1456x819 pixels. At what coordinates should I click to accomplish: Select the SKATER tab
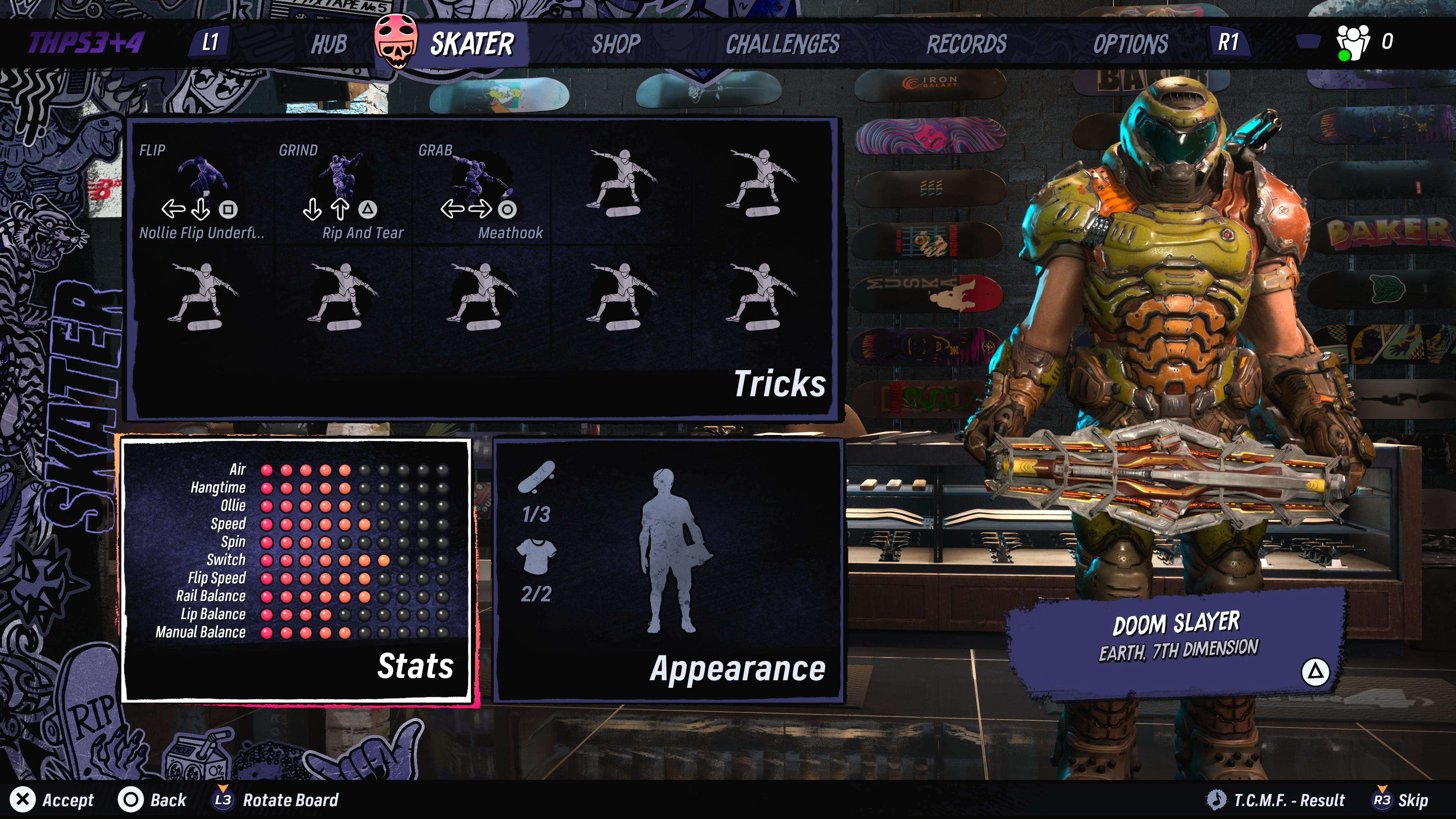pos(471,44)
